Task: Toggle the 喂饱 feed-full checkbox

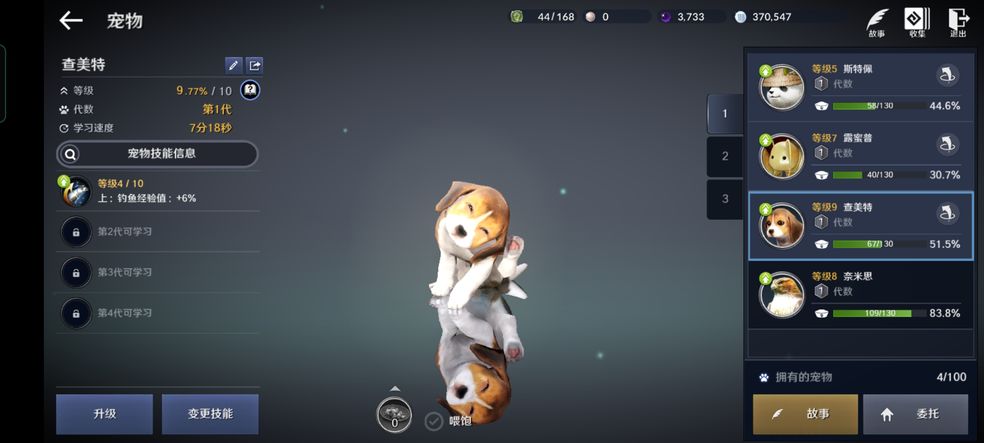Action: tap(434, 421)
